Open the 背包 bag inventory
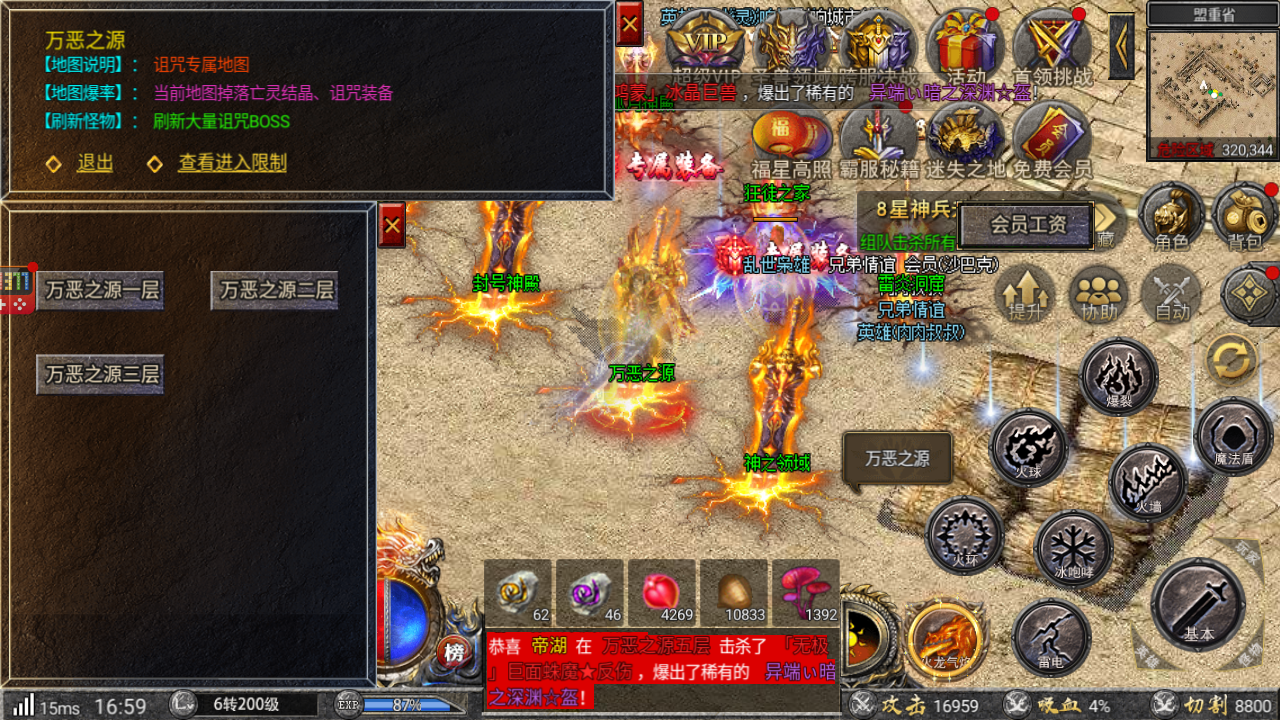The width and height of the screenshot is (1280, 720). click(1245, 214)
